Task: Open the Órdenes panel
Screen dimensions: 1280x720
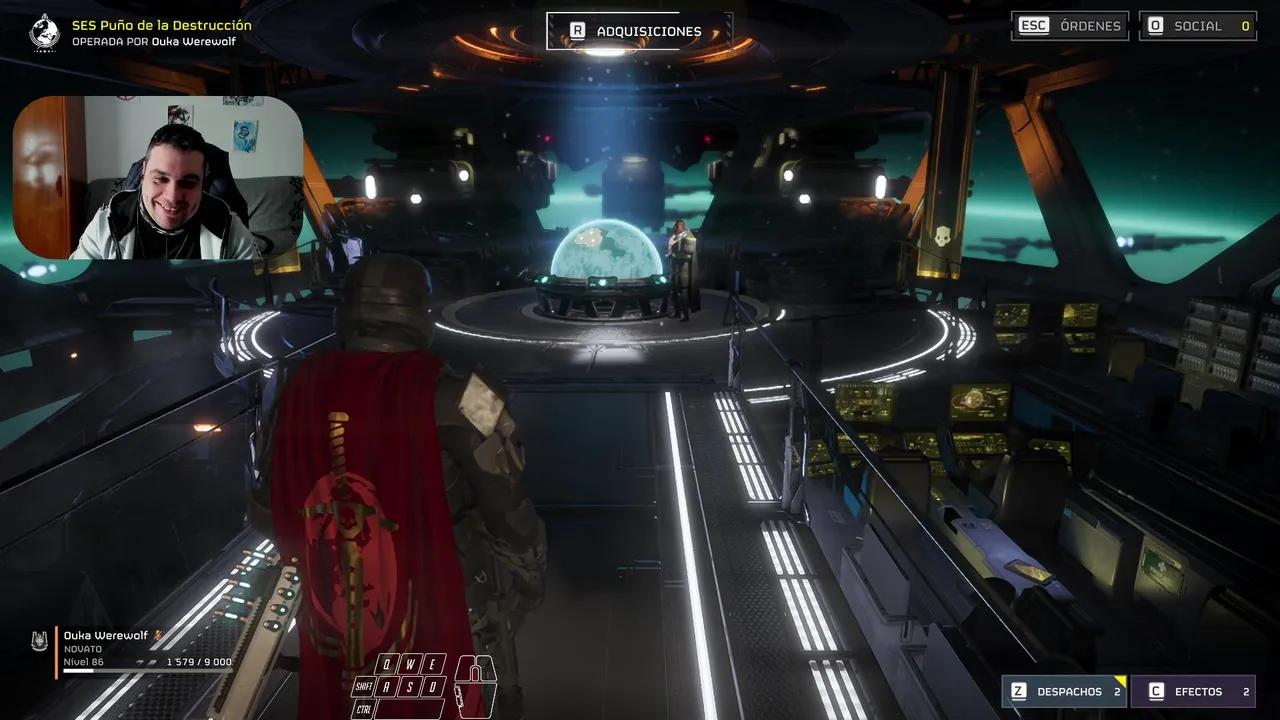Action: [x=1070, y=26]
